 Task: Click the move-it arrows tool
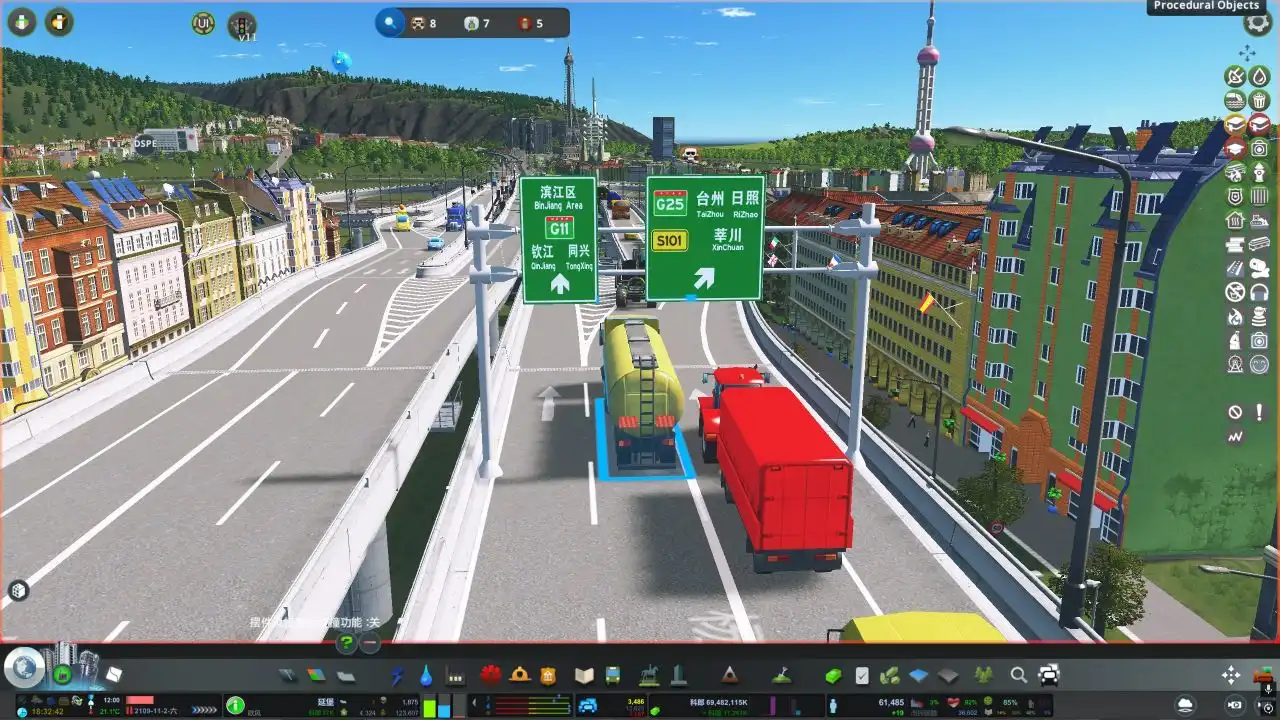click(x=1231, y=676)
